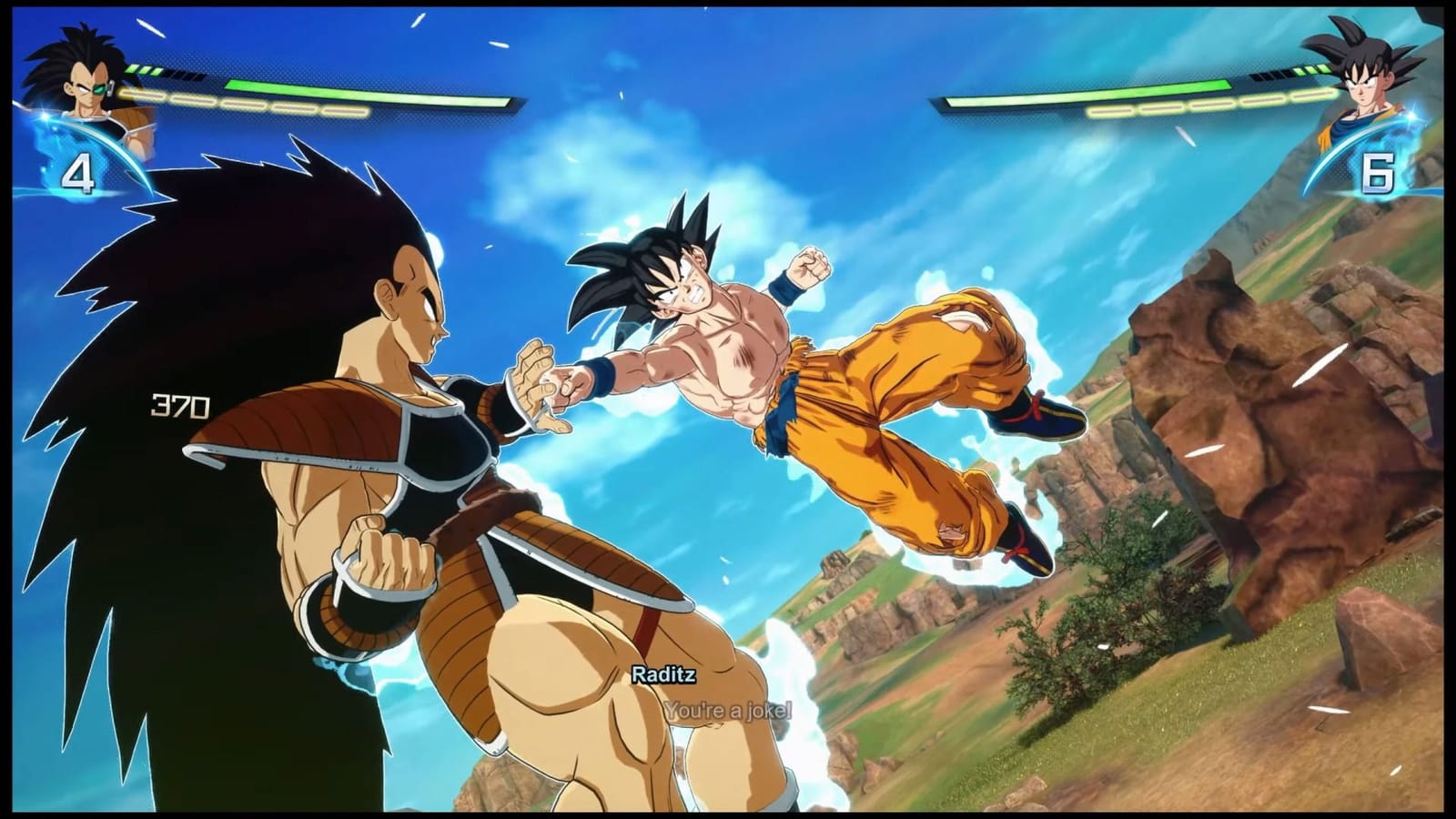Click the subtitle text 'You're a joke!'
The height and width of the screenshot is (819, 1456).
[x=729, y=712]
